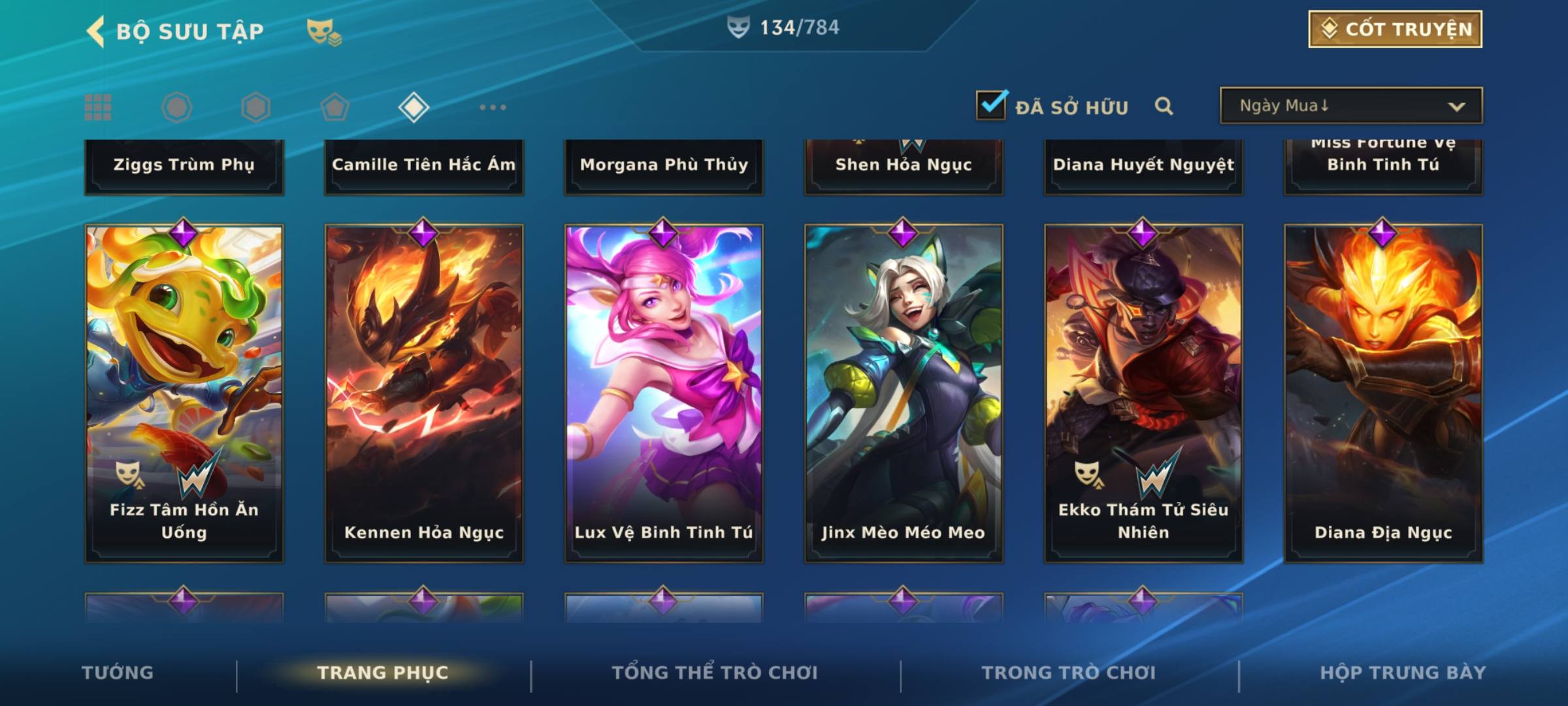The image size is (1568, 706).
Task: Show more filters via three dots
Action: (x=493, y=107)
